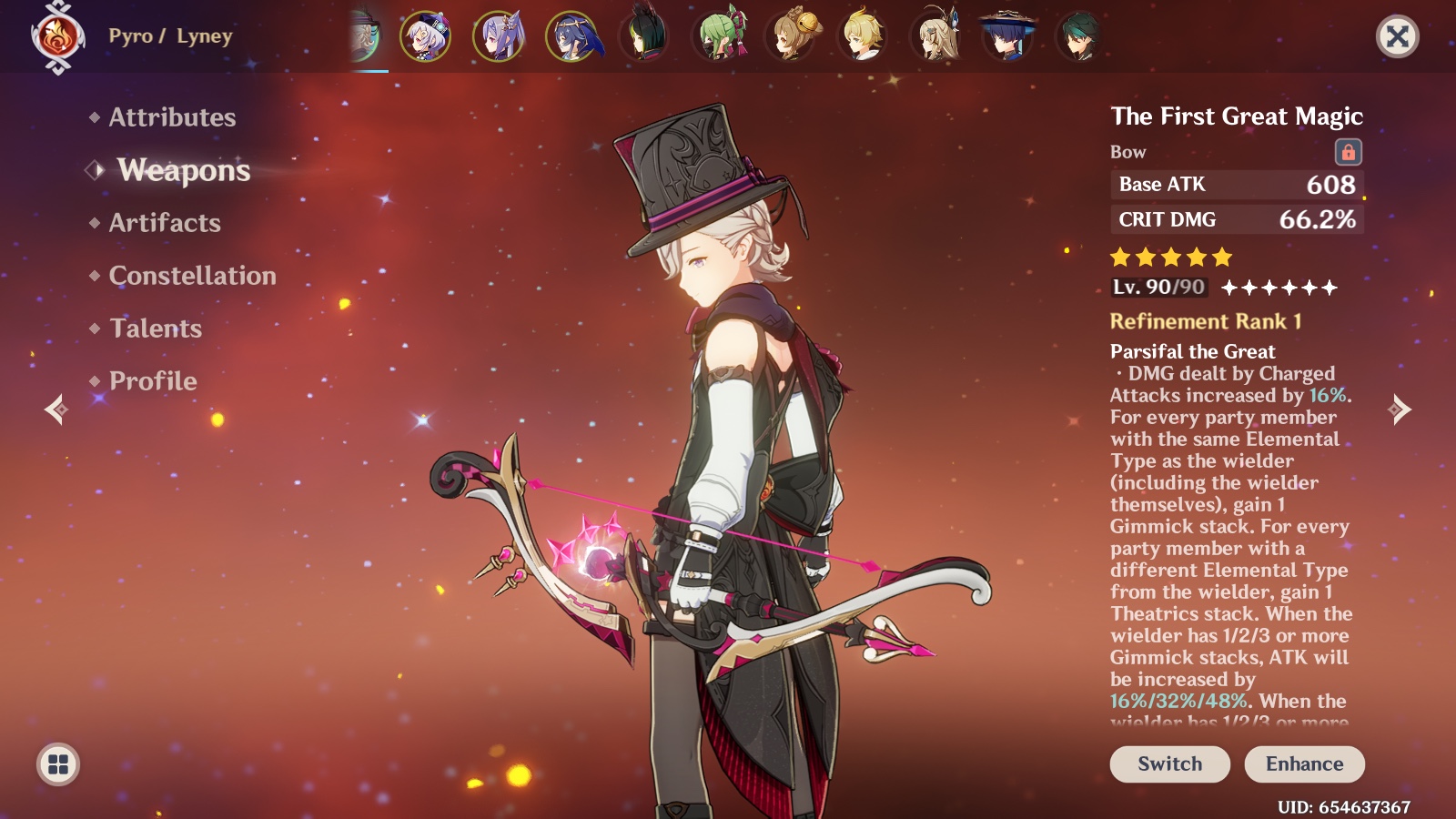Switch to the Constellation section
This screenshot has width=1456, height=819.
191,276
